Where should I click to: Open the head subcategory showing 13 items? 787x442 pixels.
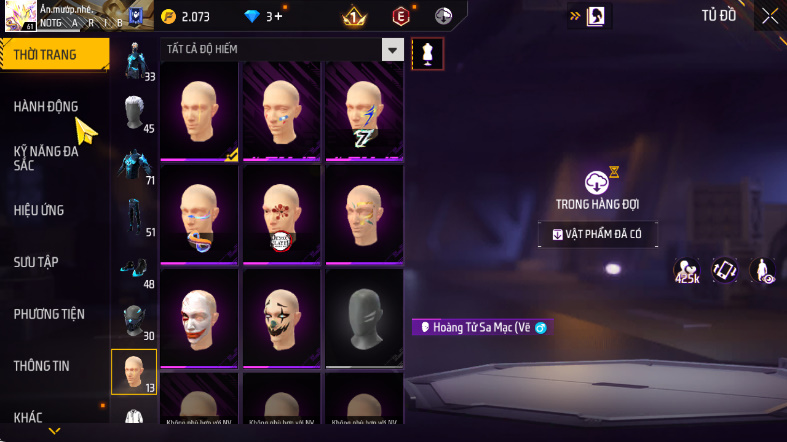(133, 372)
